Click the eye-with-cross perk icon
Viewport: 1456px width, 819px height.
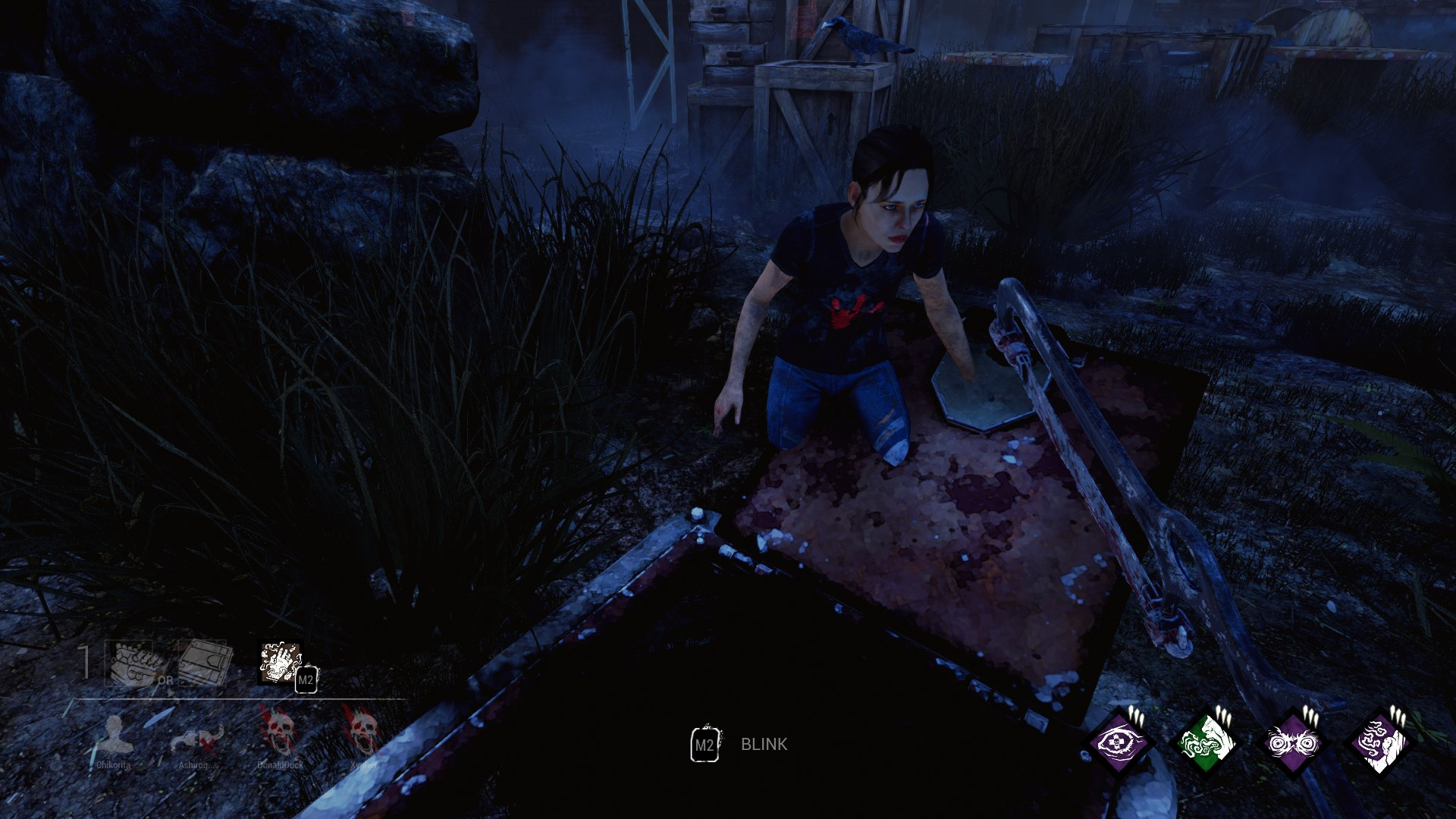point(1119,742)
